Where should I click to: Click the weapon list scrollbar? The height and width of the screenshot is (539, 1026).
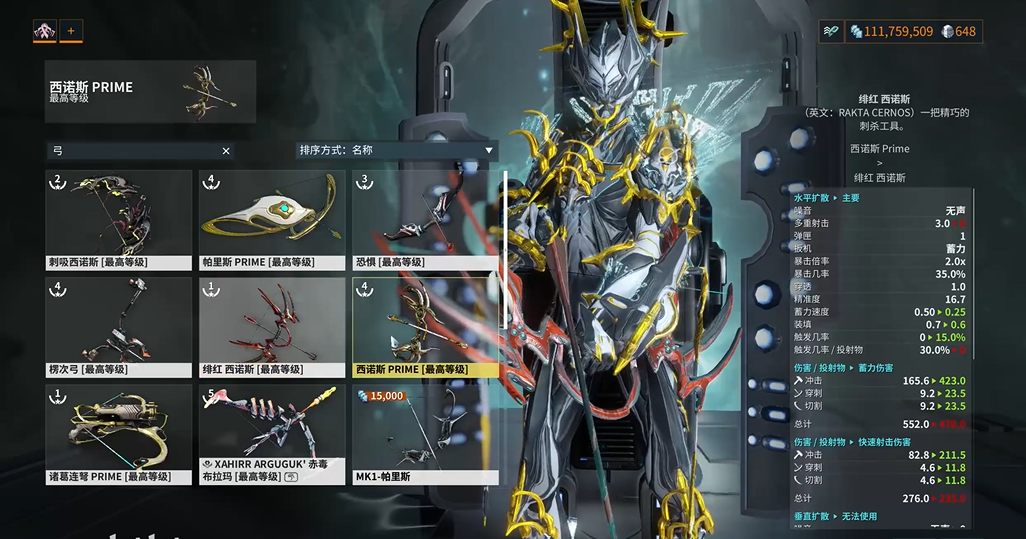[505, 250]
